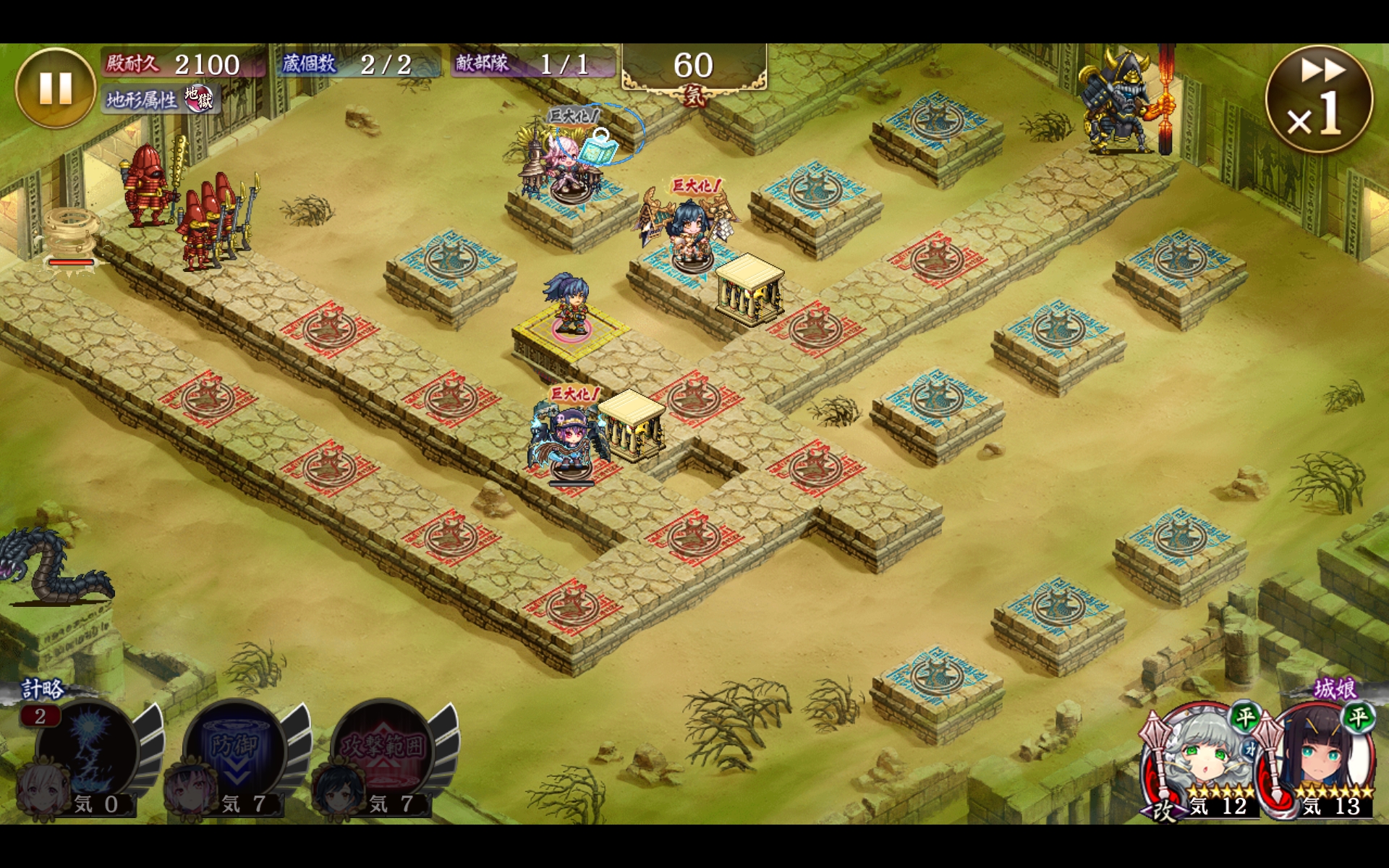Pause the battle with the pause button
This screenshot has width=1389, height=868.
coord(55,88)
